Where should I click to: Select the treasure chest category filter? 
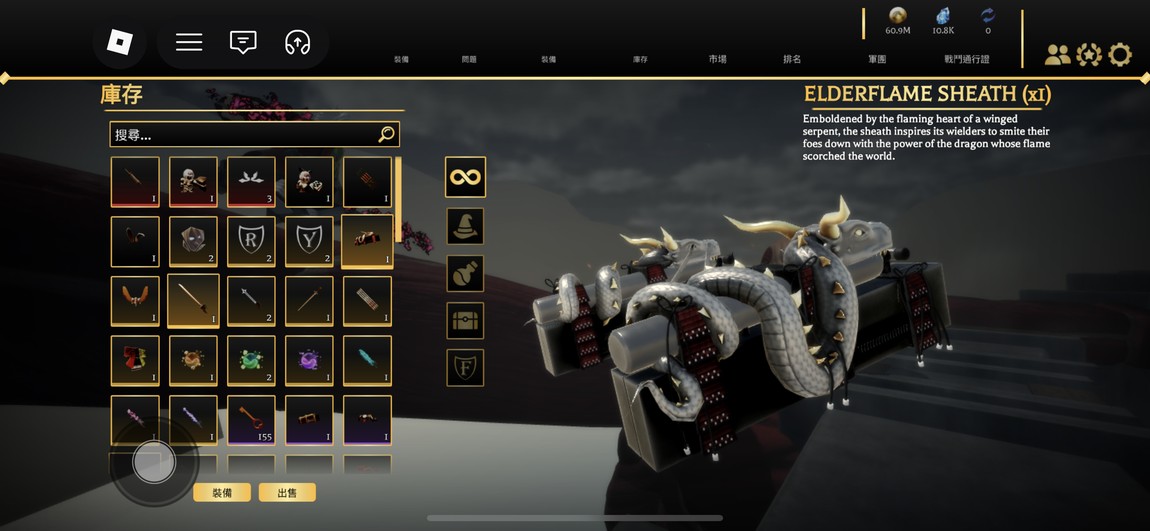click(x=465, y=320)
